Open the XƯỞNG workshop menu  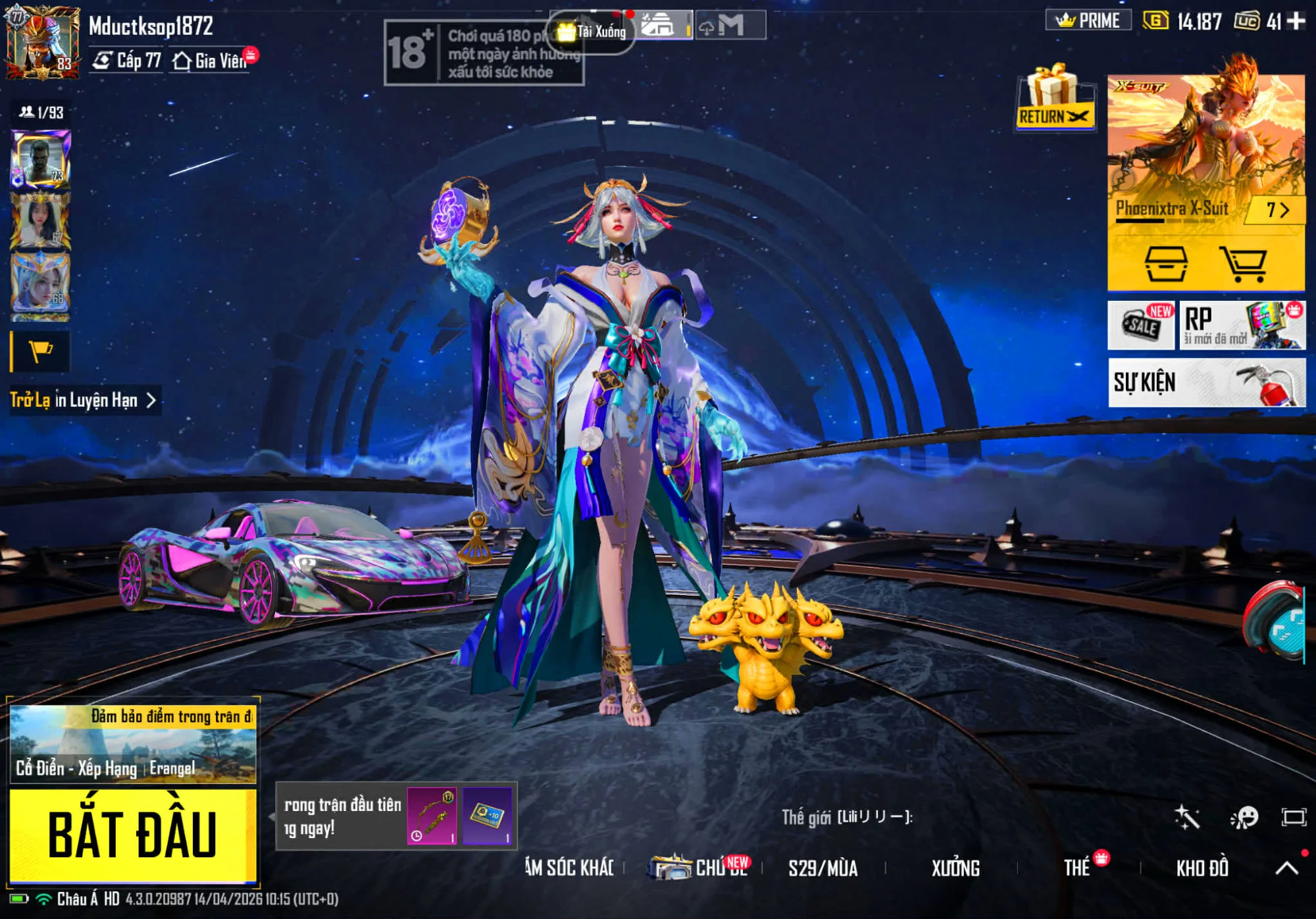pyautogui.click(x=955, y=868)
